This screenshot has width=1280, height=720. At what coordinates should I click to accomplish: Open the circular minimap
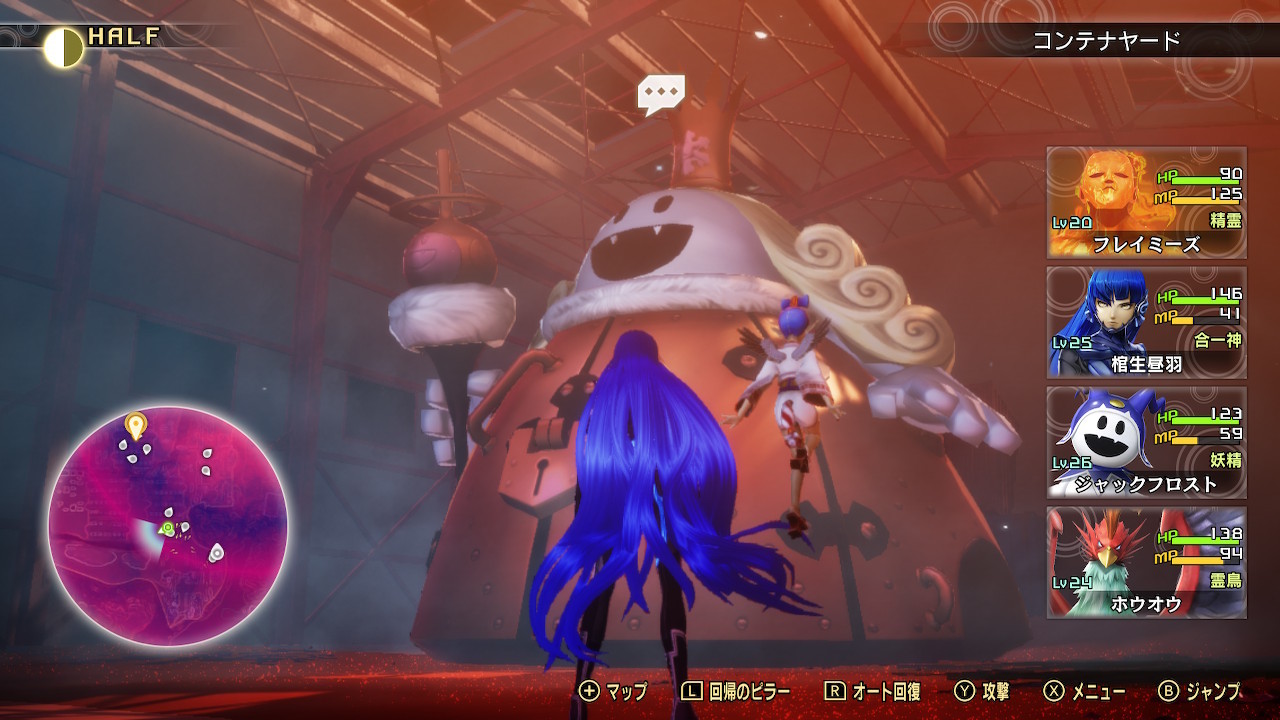(x=168, y=525)
